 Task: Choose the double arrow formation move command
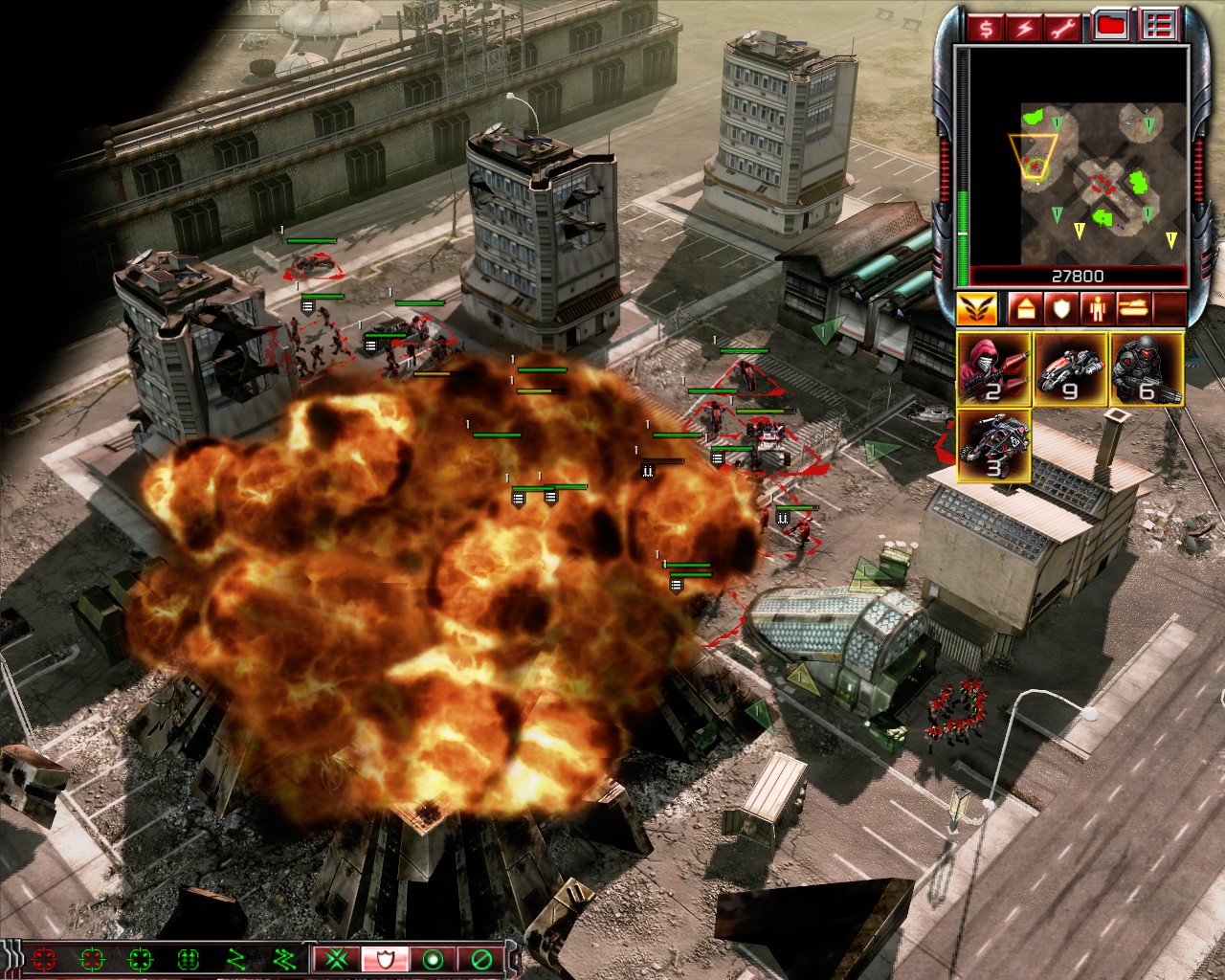[x=283, y=958]
